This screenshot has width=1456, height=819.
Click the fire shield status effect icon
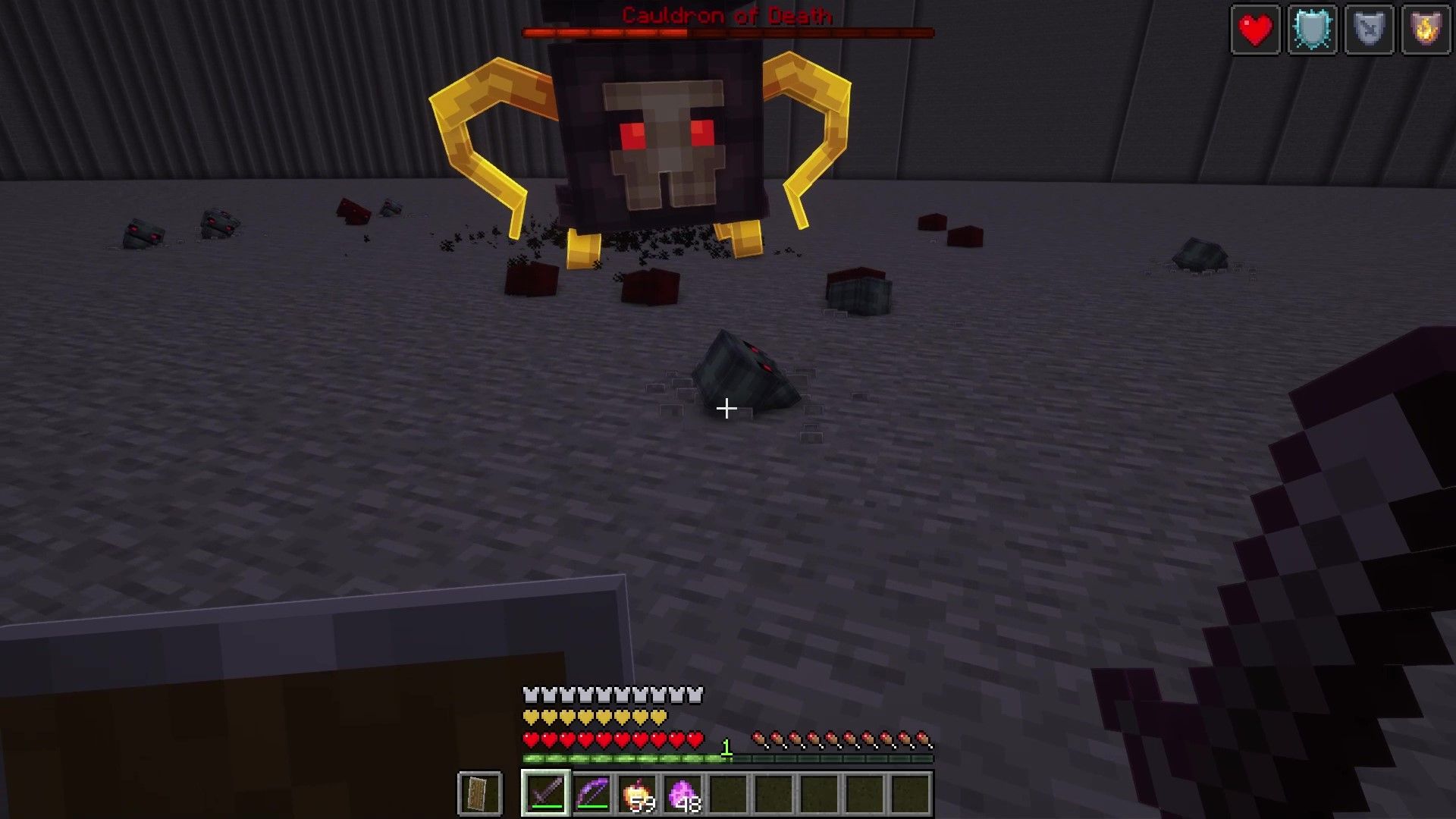point(1427,29)
